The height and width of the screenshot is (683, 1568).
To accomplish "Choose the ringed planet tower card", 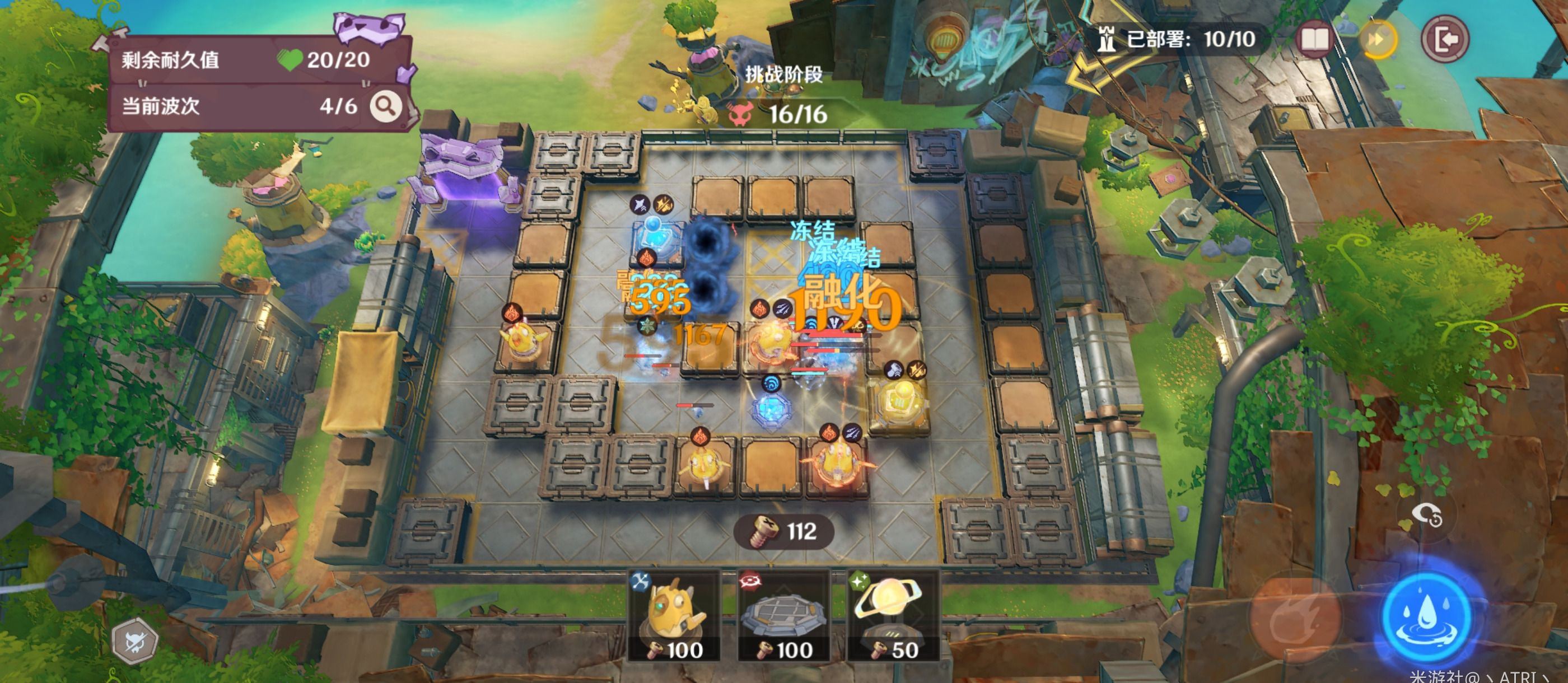I will point(892,616).
